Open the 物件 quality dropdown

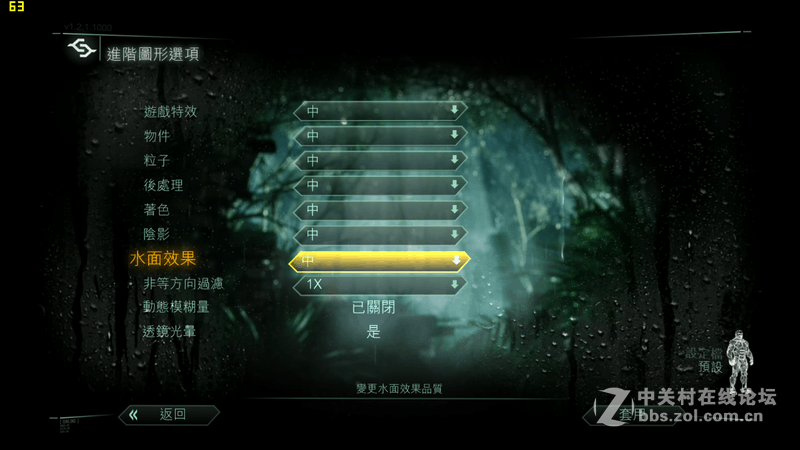380,135
